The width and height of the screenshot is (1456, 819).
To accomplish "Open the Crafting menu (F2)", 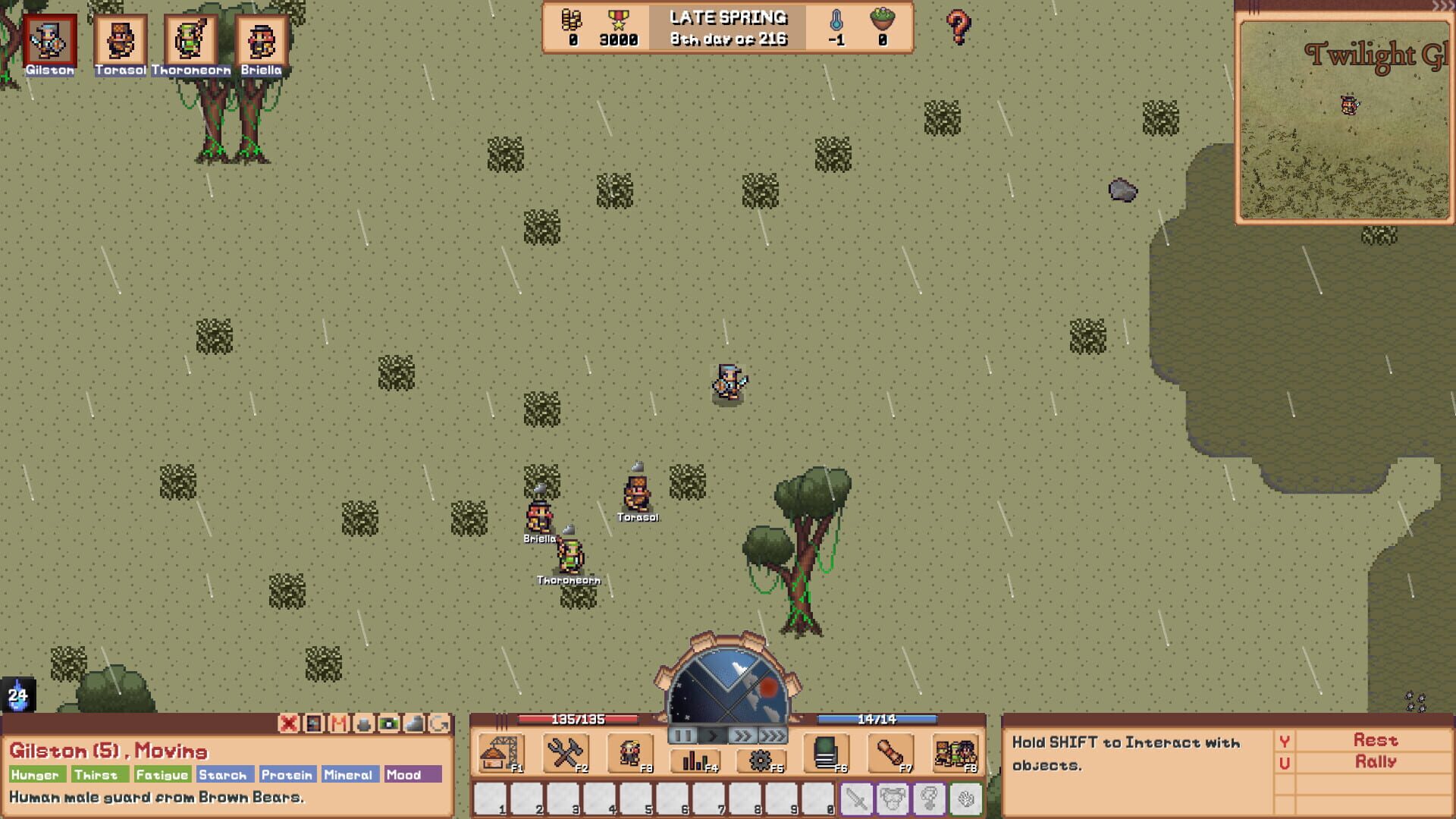I will 565,755.
